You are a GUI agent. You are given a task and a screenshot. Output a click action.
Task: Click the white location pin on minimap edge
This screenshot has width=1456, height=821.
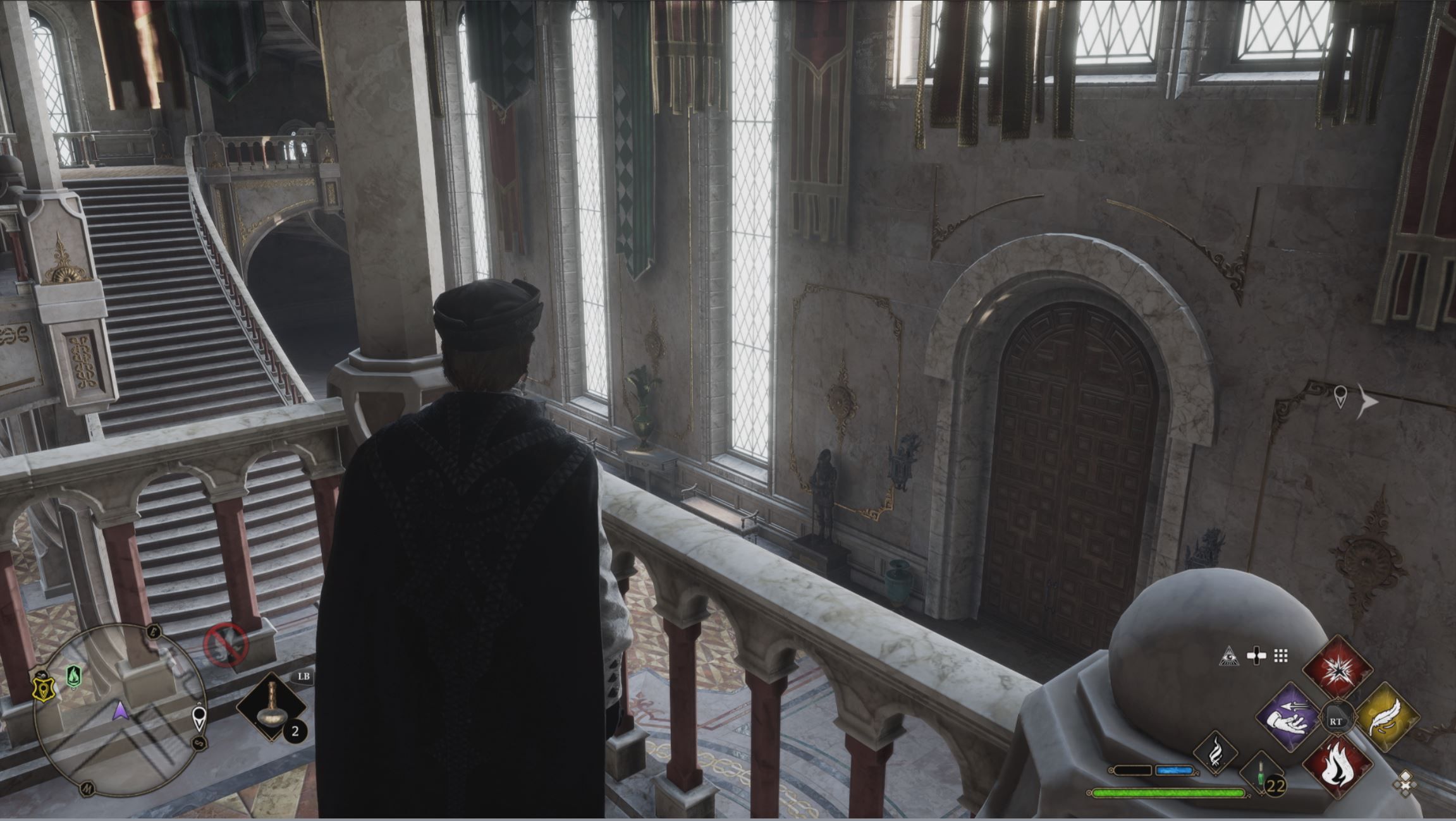click(x=200, y=719)
